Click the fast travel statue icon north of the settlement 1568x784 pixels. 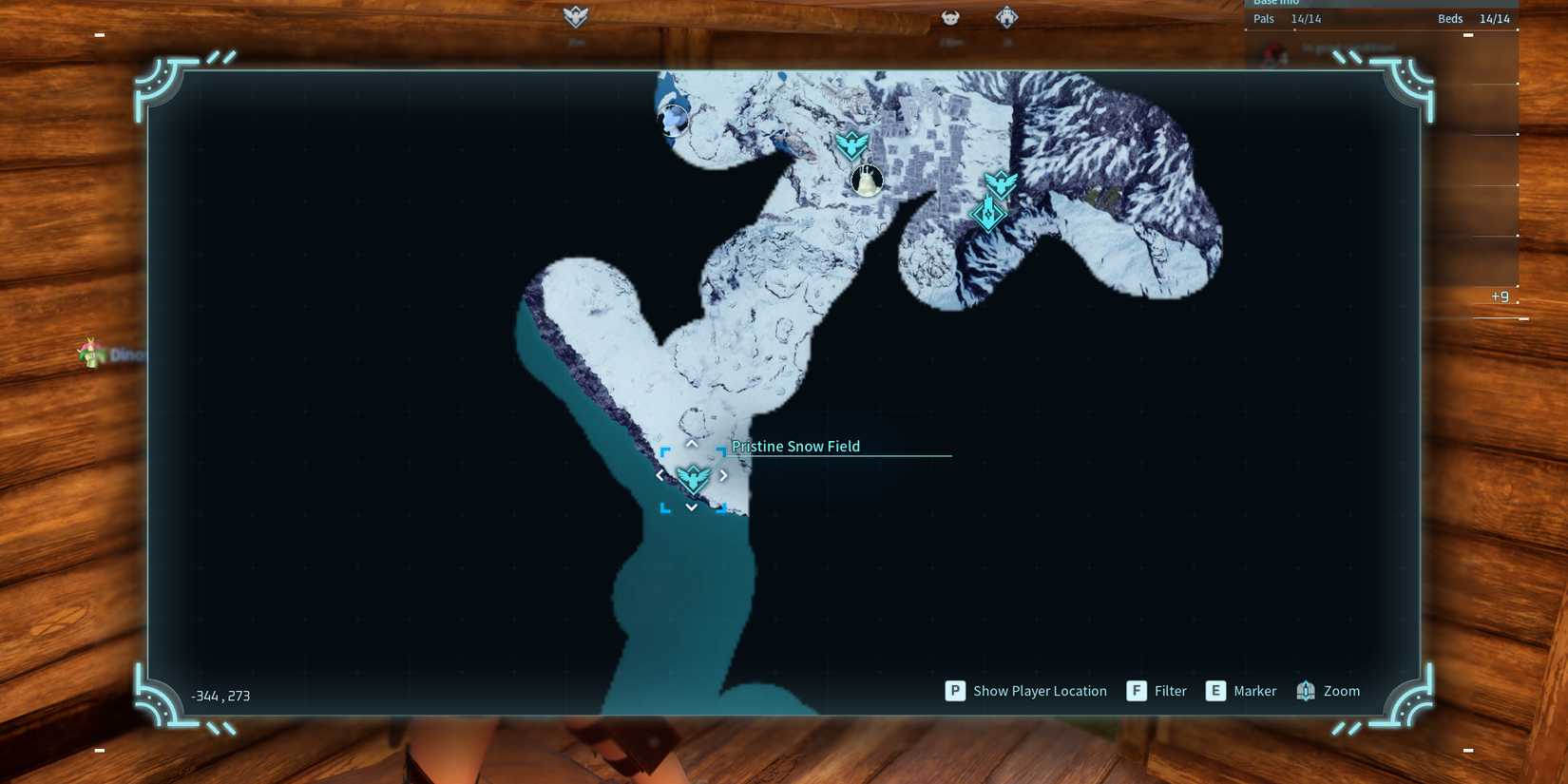click(851, 144)
